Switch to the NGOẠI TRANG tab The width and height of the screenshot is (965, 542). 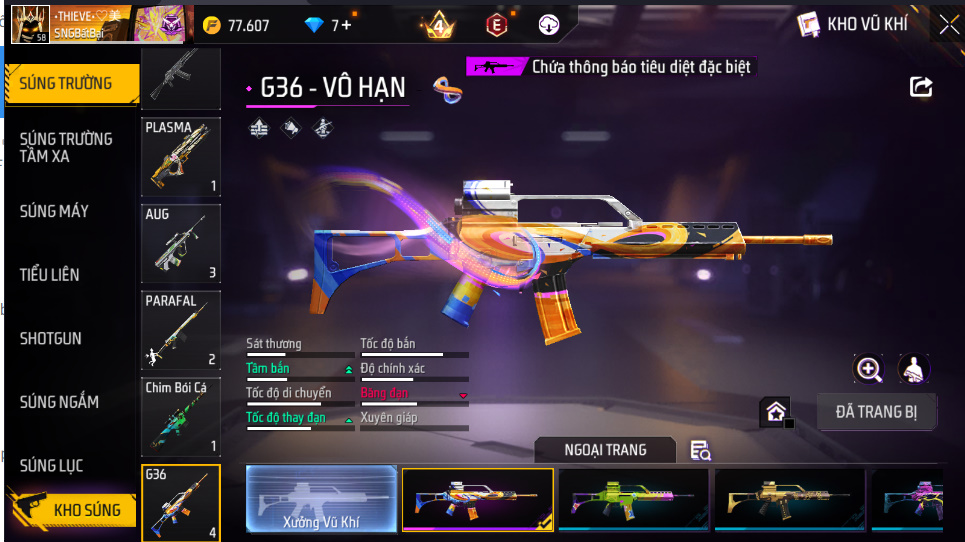tap(607, 450)
